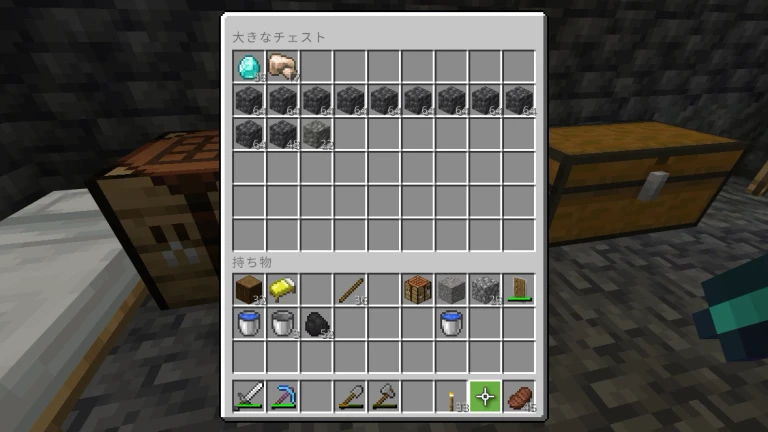Select the diamond stack in the chest
The height and width of the screenshot is (432, 768).
coord(248,67)
